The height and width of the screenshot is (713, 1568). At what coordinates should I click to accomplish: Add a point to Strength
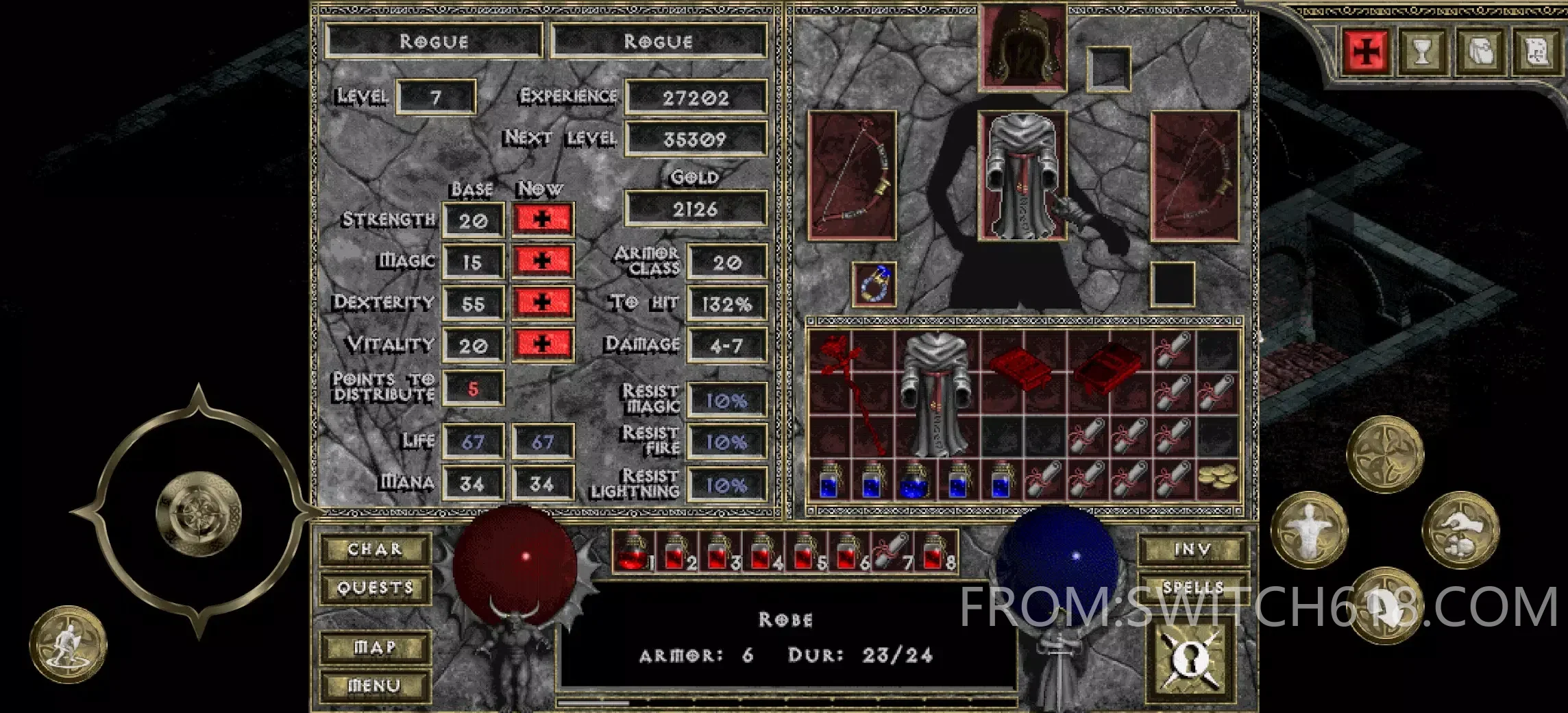point(542,219)
